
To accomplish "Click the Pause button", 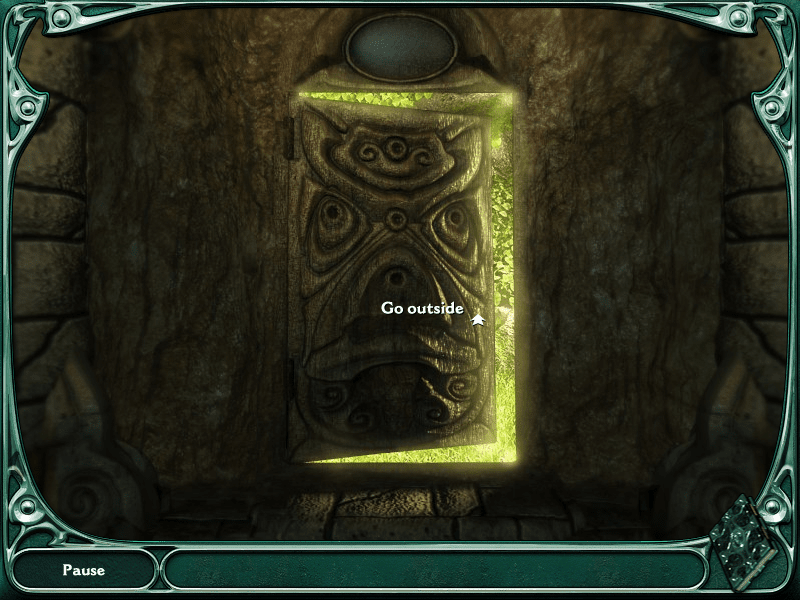I will [84, 570].
